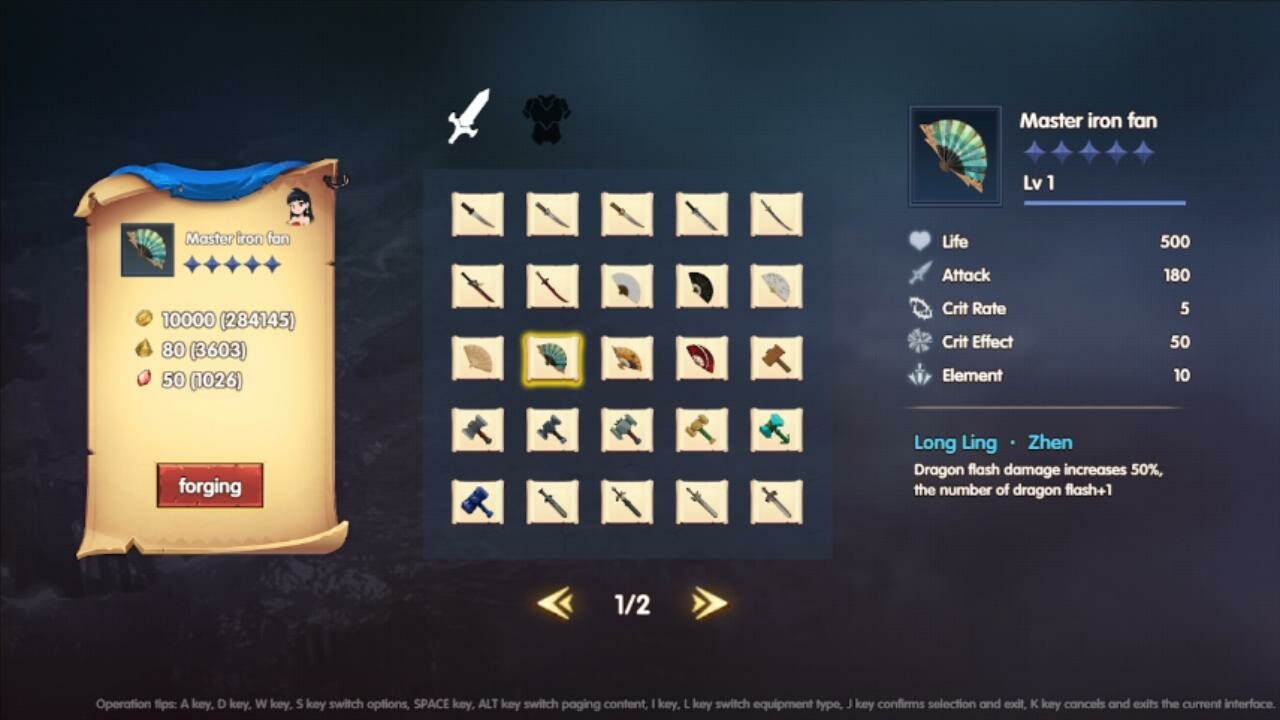Select the black folding fan weapon
The width and height of the screenshot is (1280, 720).
click(702, 287)
